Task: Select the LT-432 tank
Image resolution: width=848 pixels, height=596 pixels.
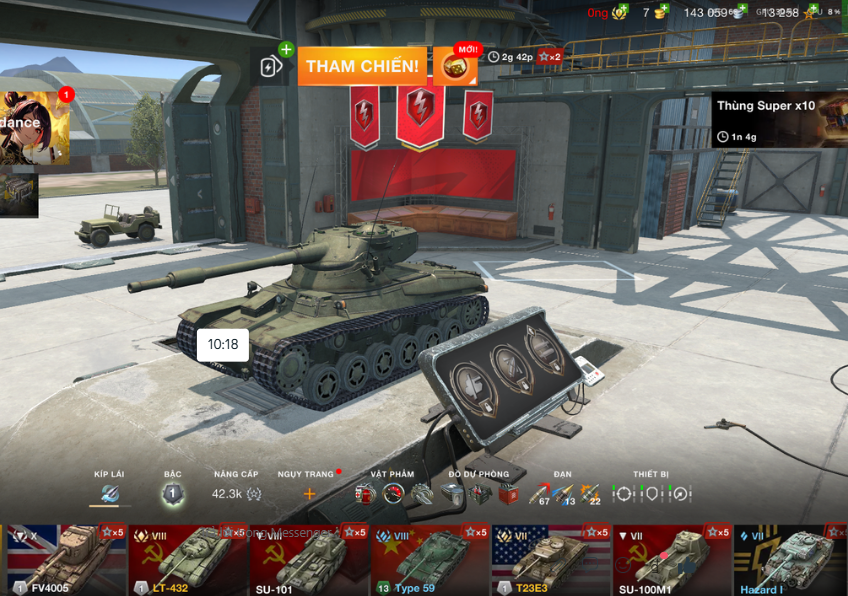Action: 189,560
